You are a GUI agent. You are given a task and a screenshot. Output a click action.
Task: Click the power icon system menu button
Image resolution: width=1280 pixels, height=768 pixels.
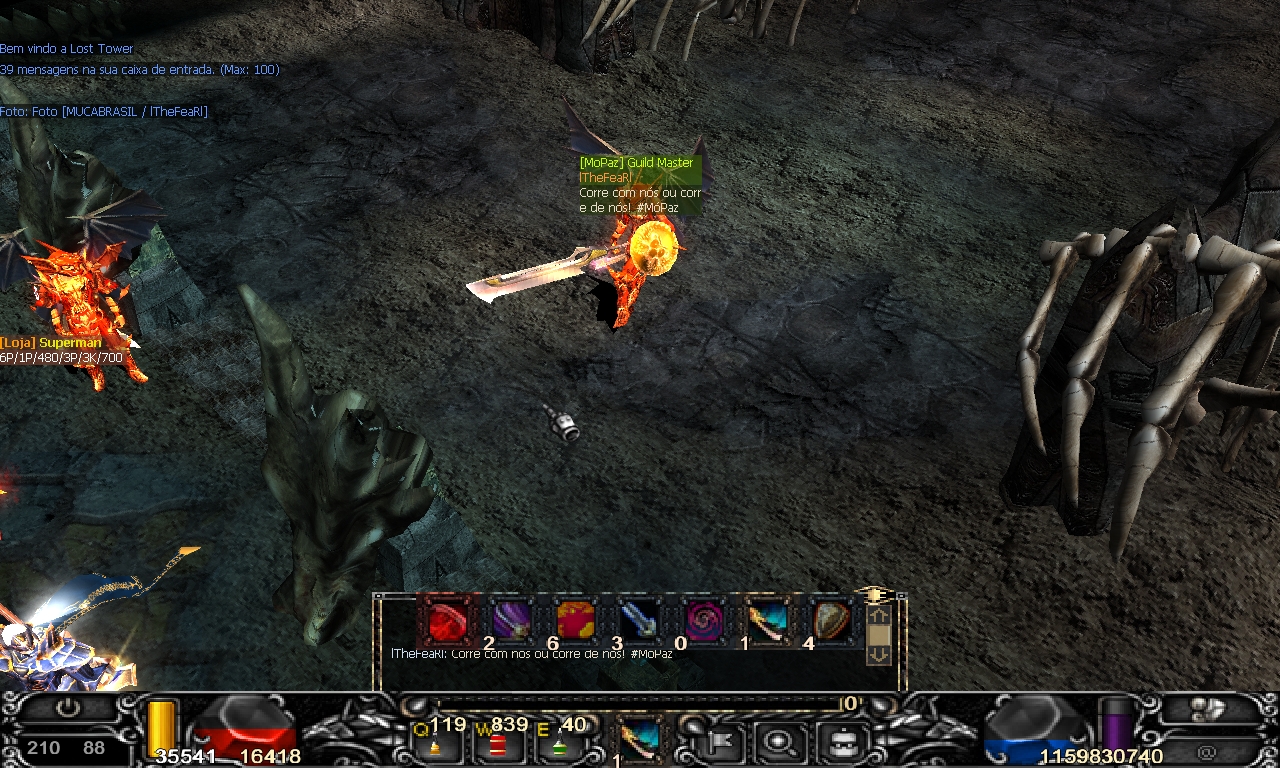pos(67,707)
